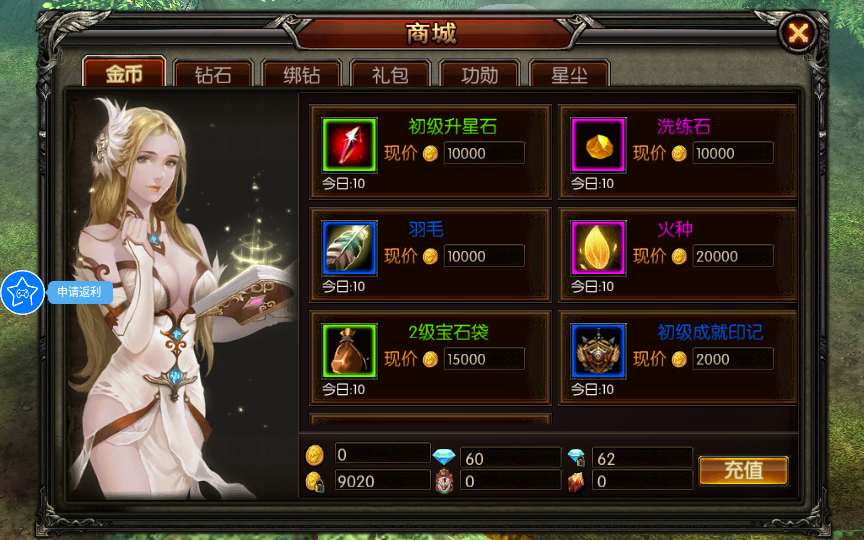Open the 礼包 tab
The image size is (864, 540).
click(389, 75)
